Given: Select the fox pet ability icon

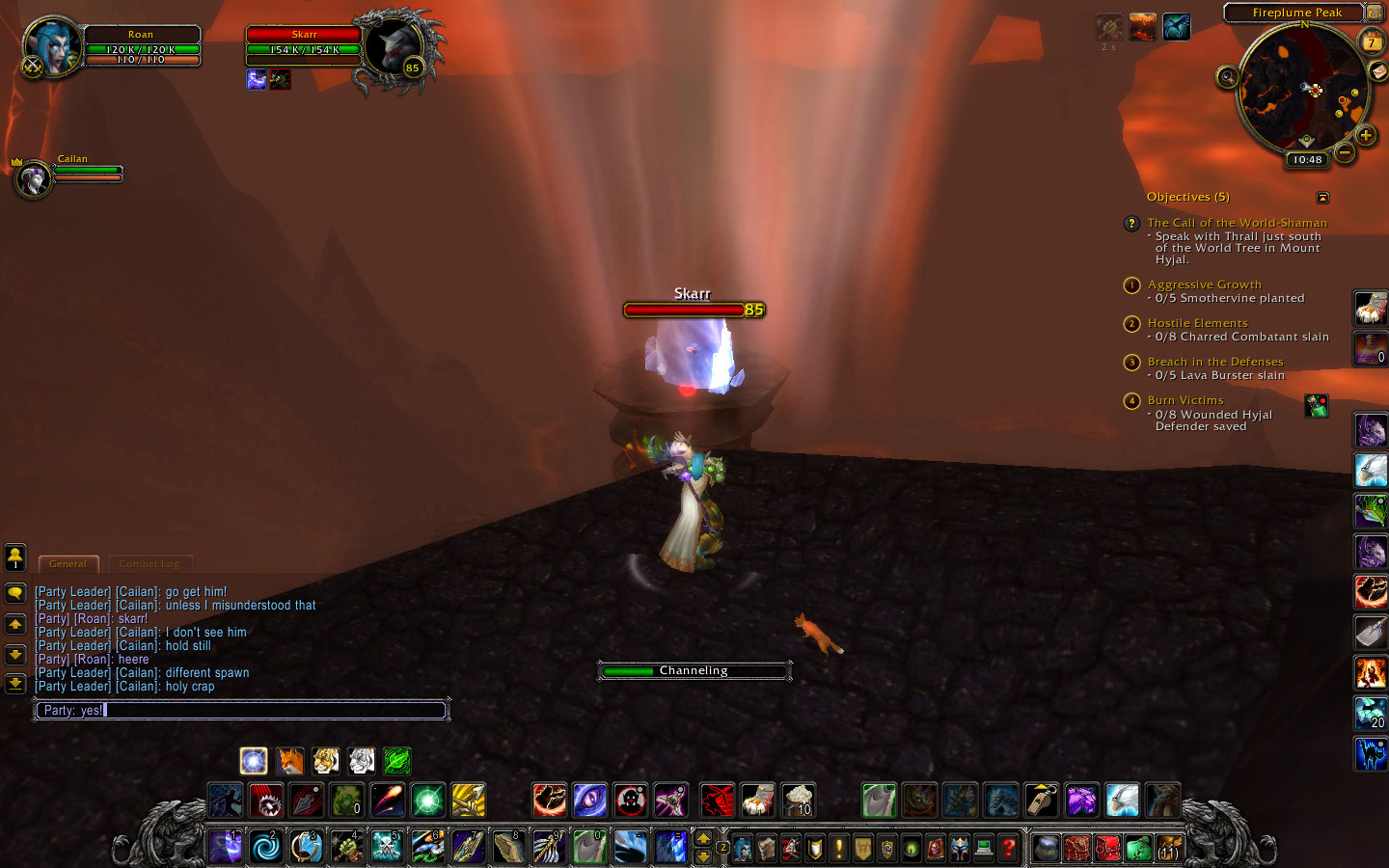Looking at the screenshot, I should tap(289, 761).
